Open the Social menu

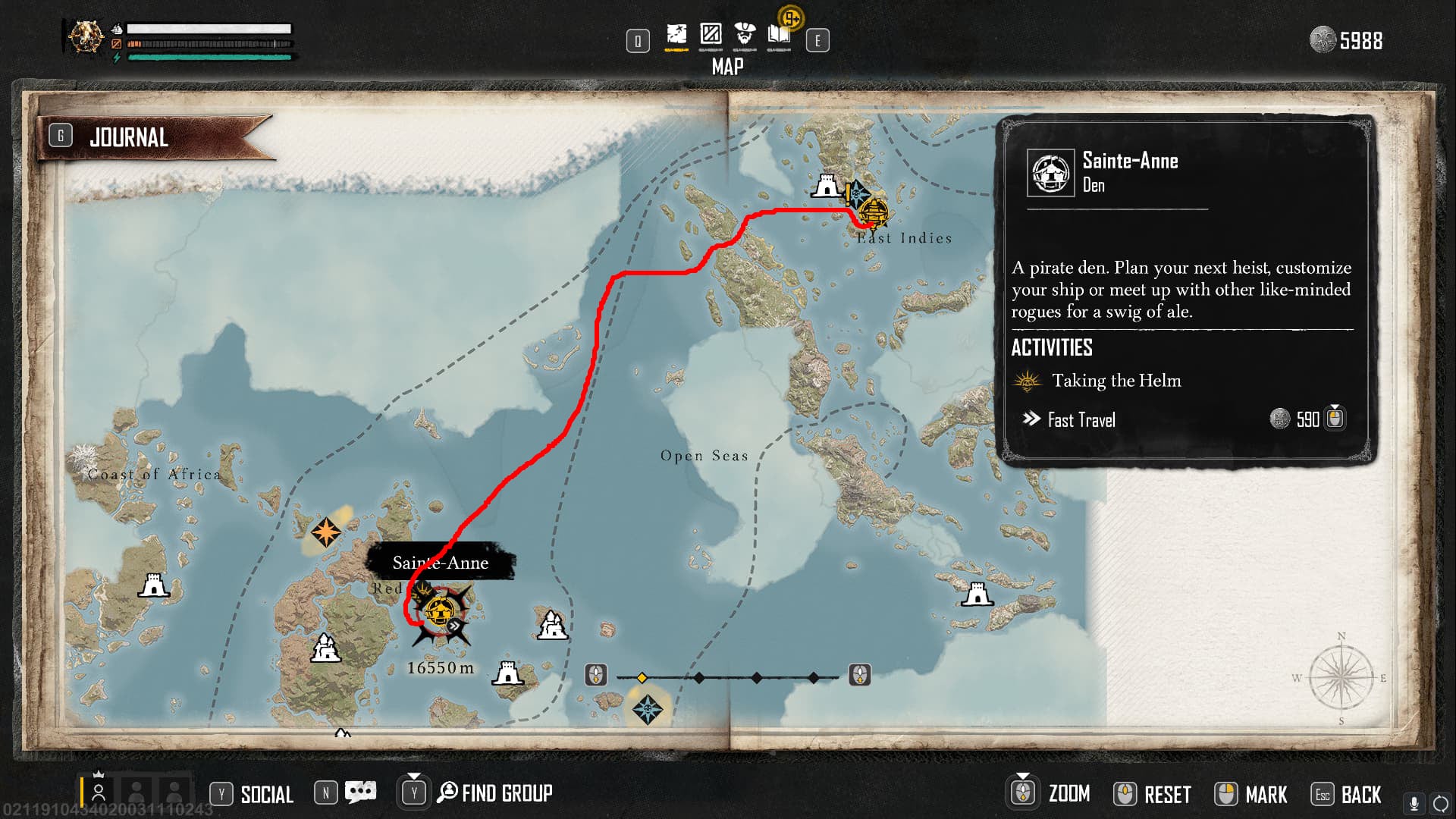pos(266,794)
